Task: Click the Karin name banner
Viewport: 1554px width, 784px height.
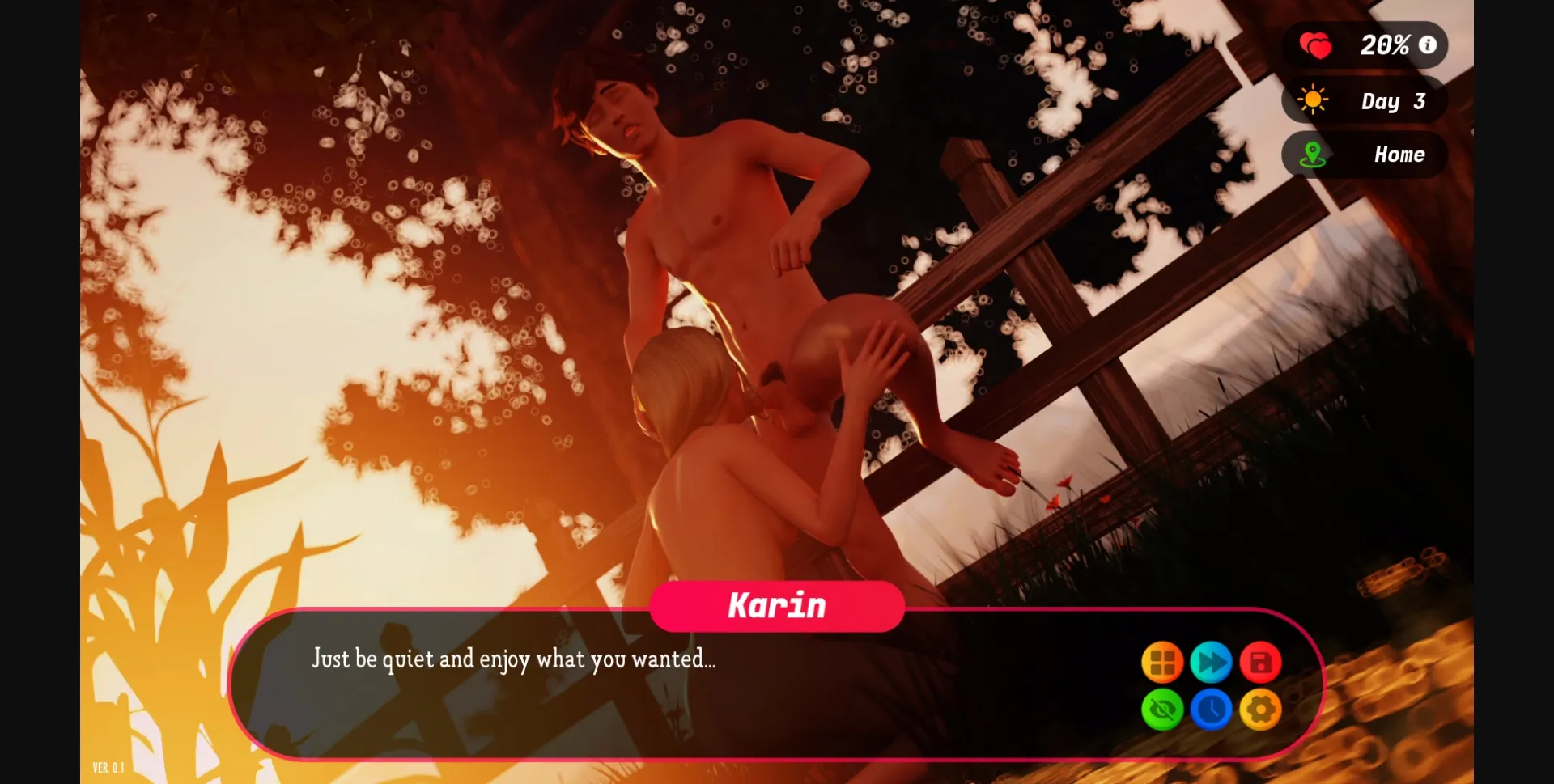Action: pyautogui.click(x=777, y=604)
